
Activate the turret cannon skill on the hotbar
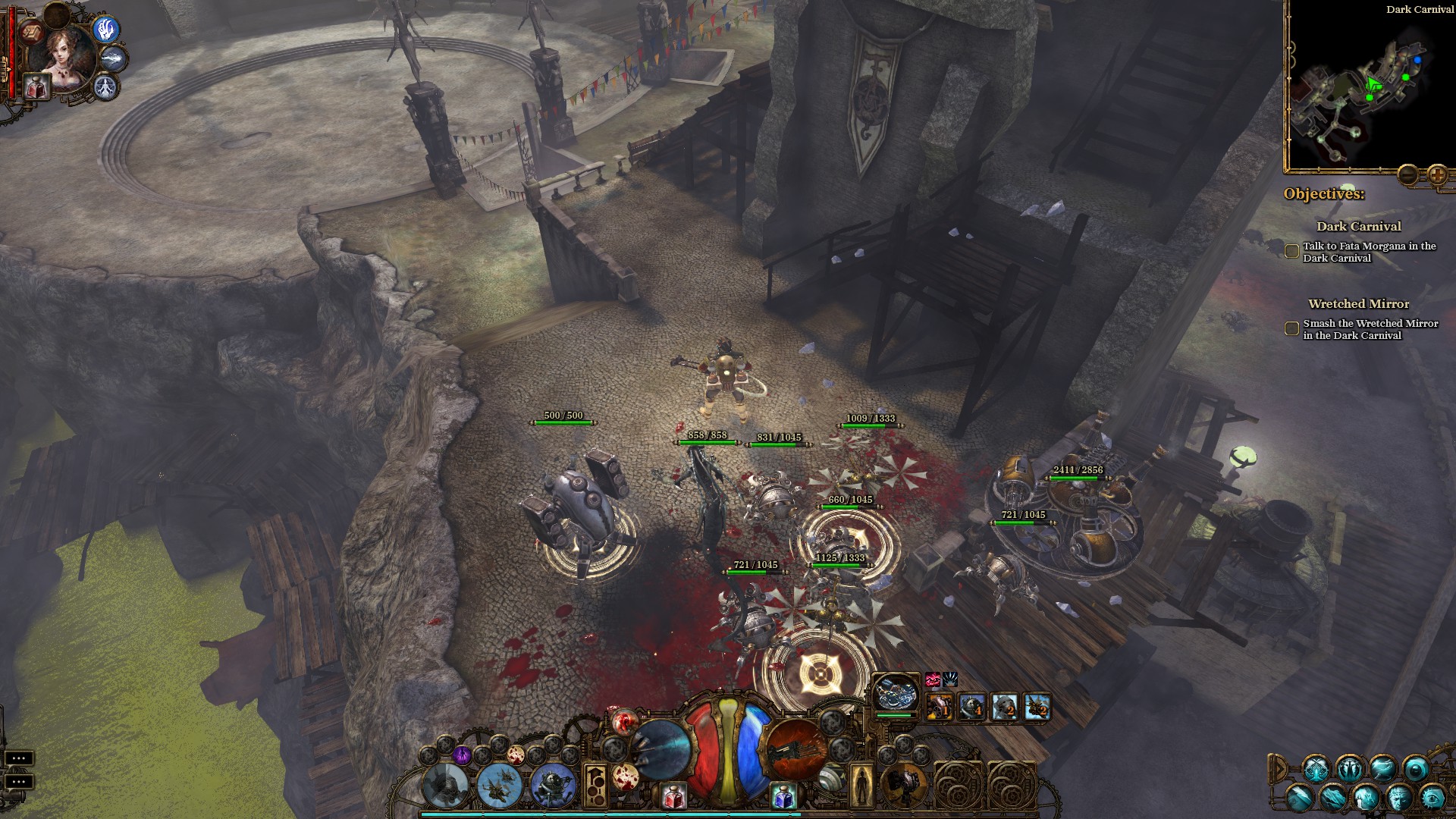(903, 785)
